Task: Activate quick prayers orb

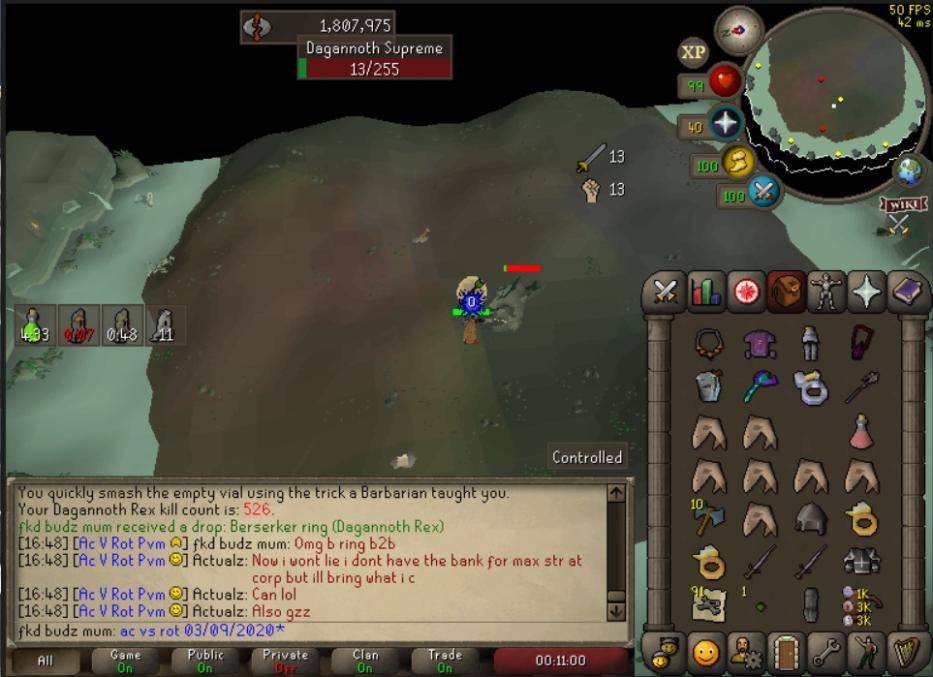Action: pyautogui.click(x=724, y=124)
